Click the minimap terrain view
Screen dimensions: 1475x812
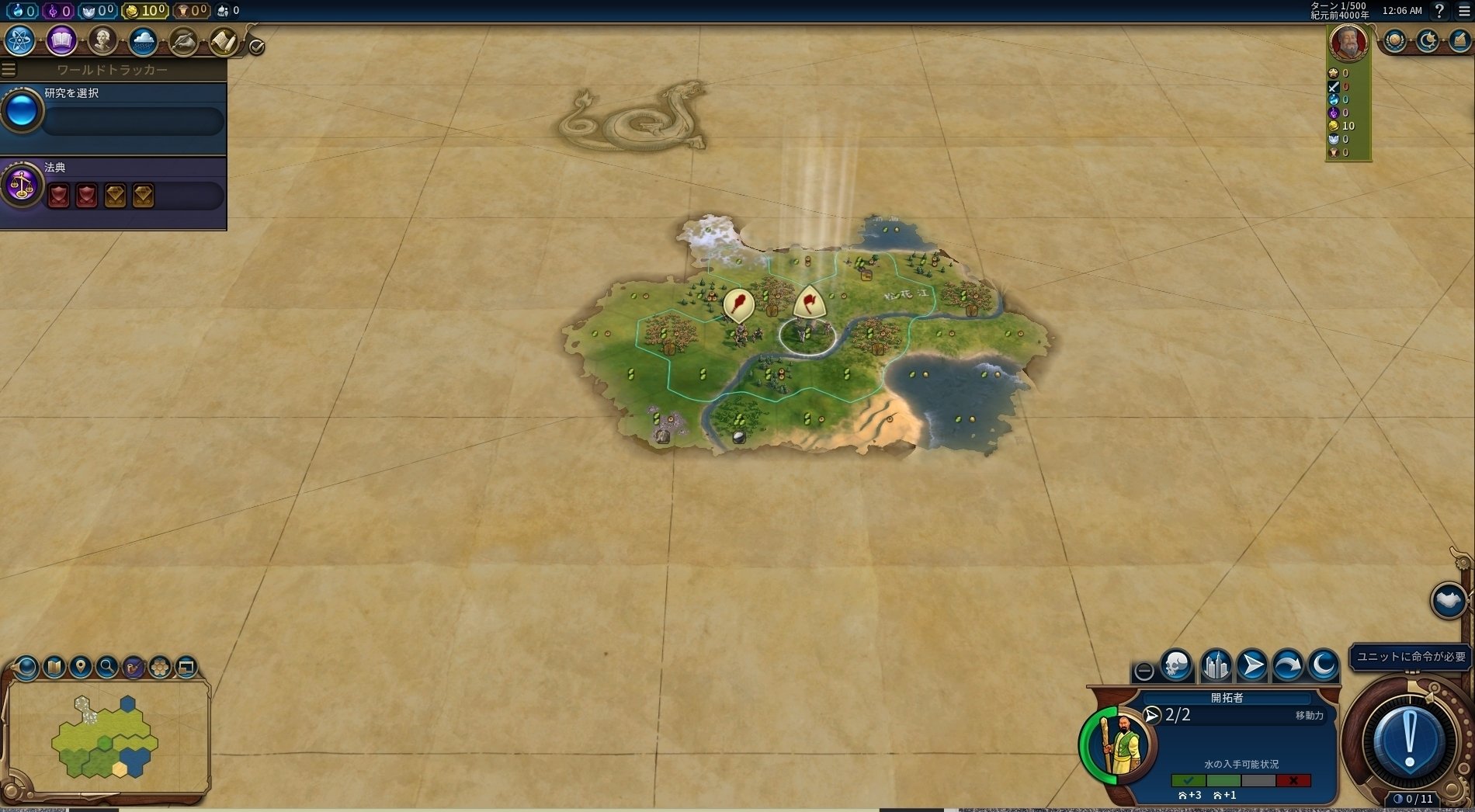point(107,736)
